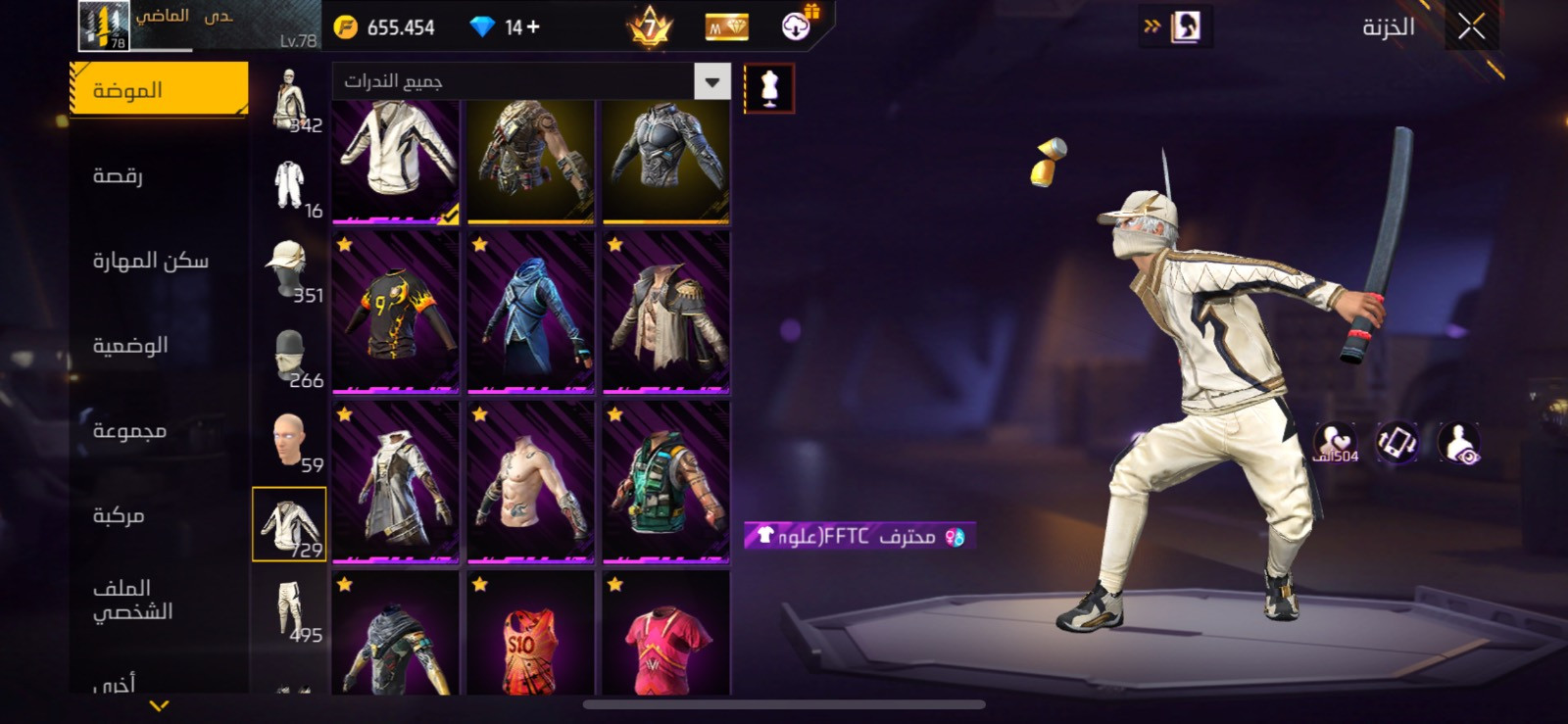Close the vault screen with the X
Viewport: 1568px width, 724px height.
1471,27
